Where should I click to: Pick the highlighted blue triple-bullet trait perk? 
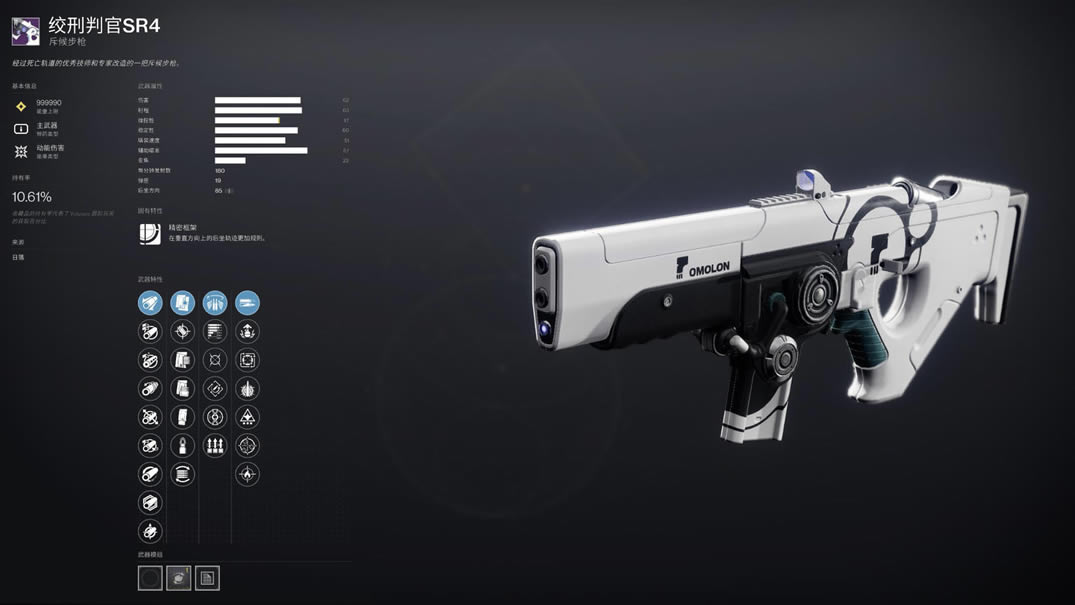click(x=215, y=302)
